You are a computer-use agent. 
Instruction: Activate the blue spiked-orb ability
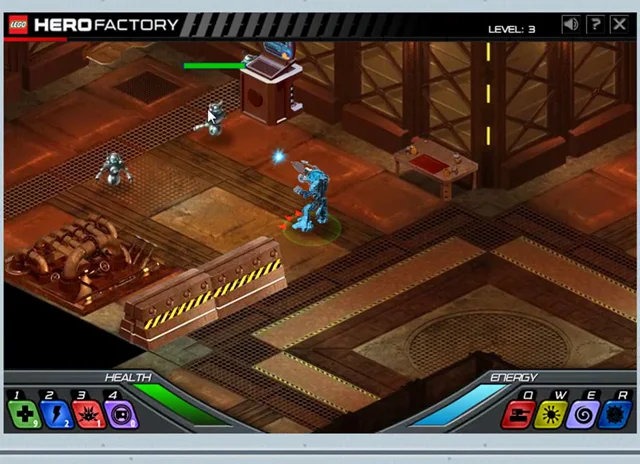[614, 413]
